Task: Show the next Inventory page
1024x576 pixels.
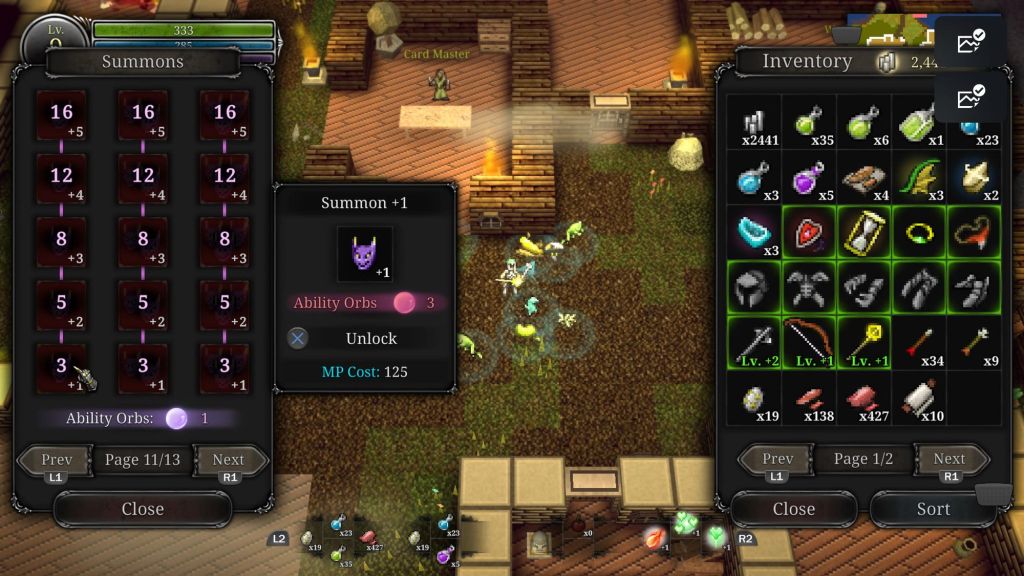Action: point(948,460)
